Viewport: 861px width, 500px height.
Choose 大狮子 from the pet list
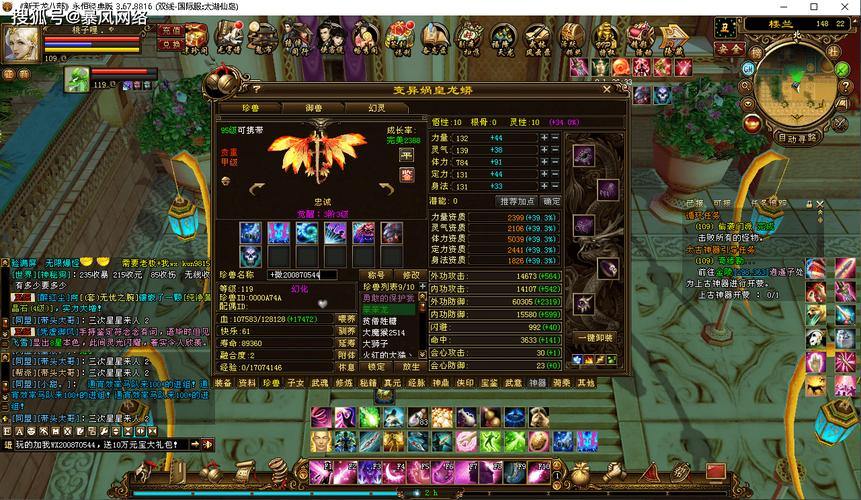(x=376, y=343)
